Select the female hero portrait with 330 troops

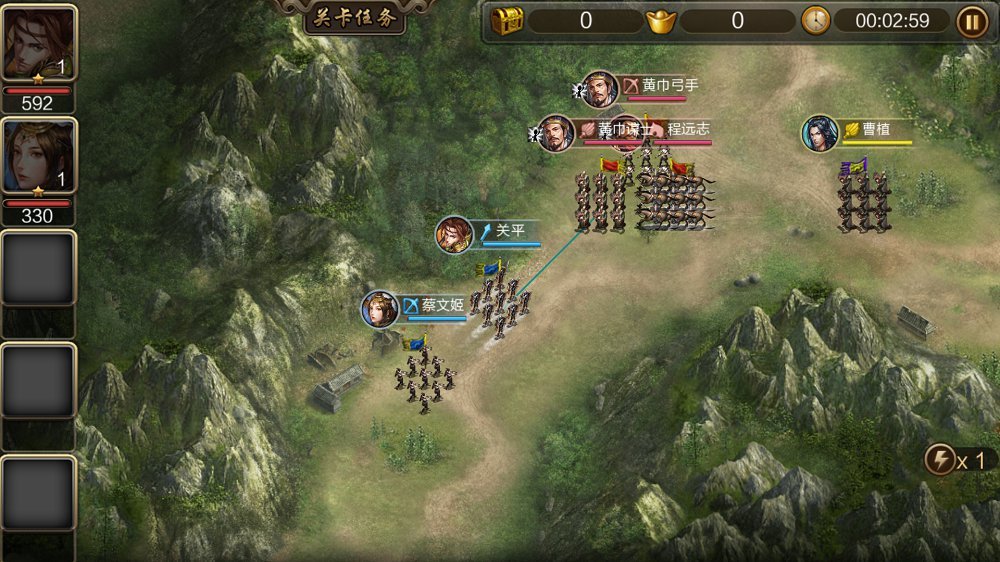click(x=38, y=158)
